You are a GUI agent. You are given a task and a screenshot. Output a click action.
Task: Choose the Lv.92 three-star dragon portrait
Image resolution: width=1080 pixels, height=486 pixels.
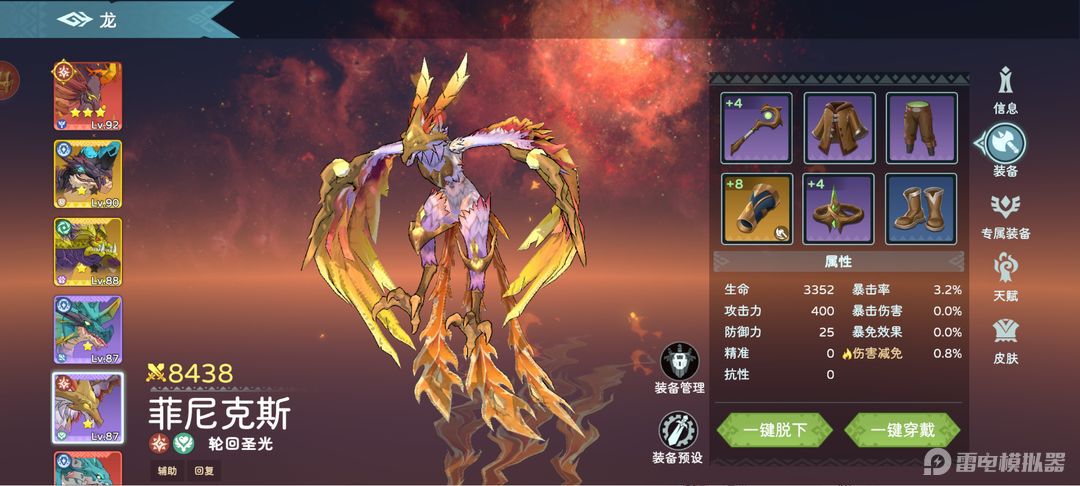[x=88, y=96]
